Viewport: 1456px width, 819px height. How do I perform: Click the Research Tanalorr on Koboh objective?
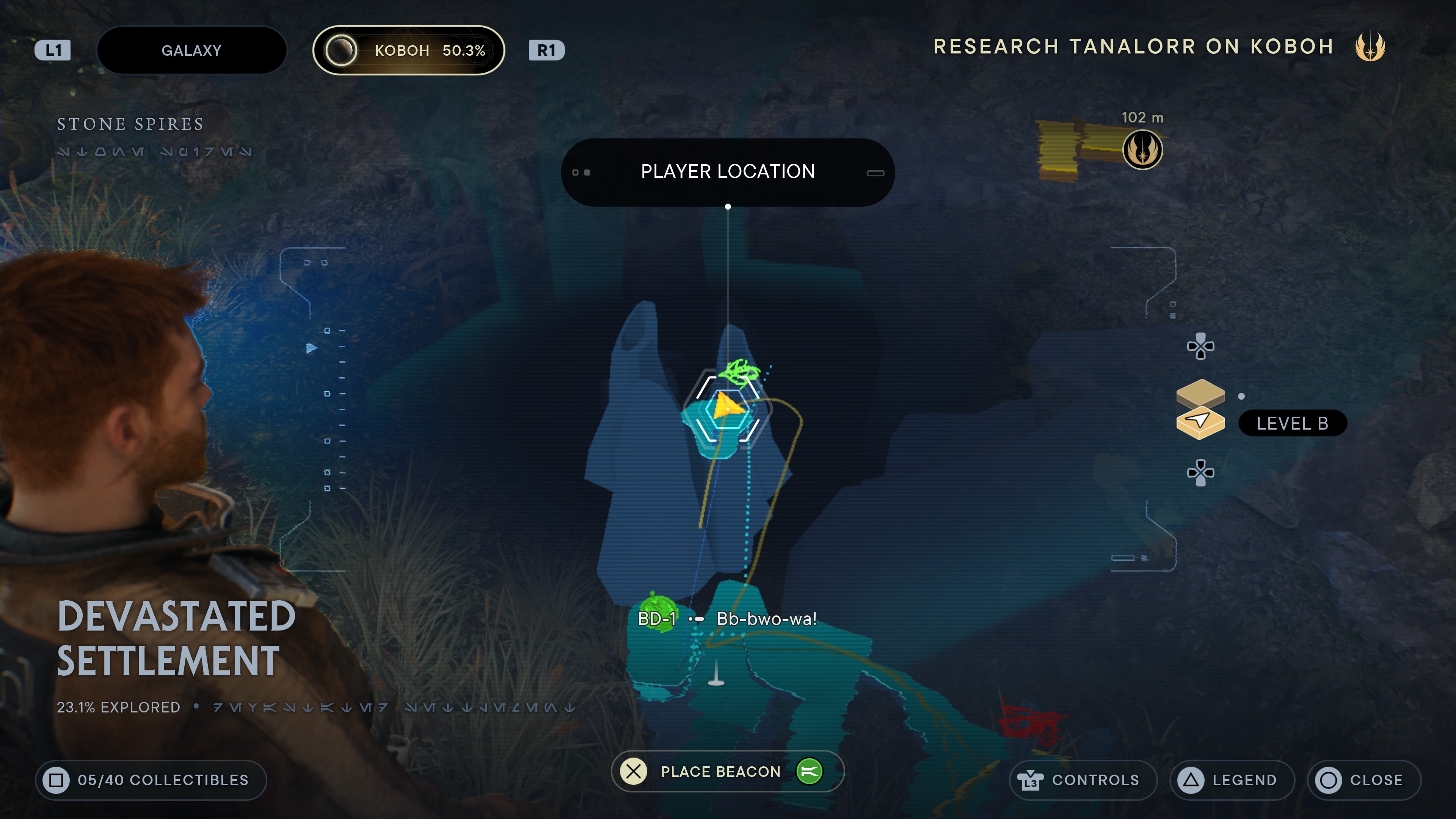1133,46
